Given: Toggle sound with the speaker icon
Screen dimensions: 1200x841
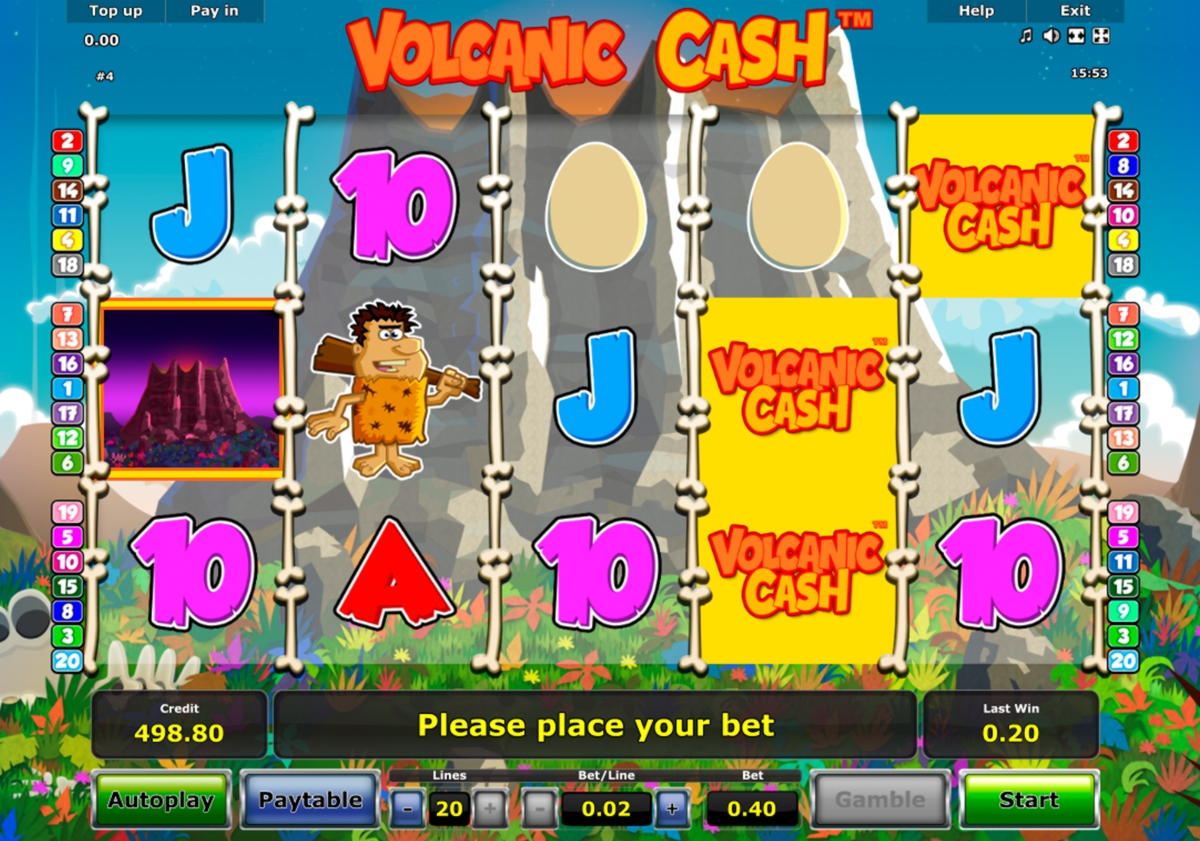Looking at the screenshot, I should click(1050, 36).
